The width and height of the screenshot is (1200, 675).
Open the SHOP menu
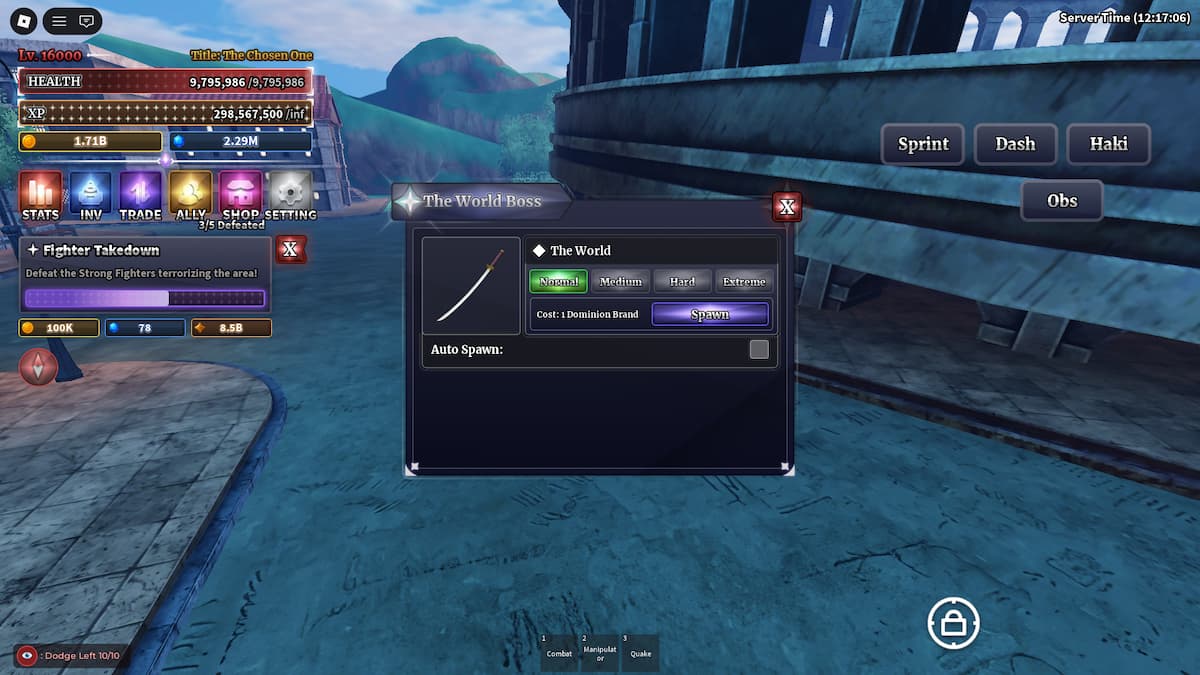pyautogui.click(x=241, y=194)
